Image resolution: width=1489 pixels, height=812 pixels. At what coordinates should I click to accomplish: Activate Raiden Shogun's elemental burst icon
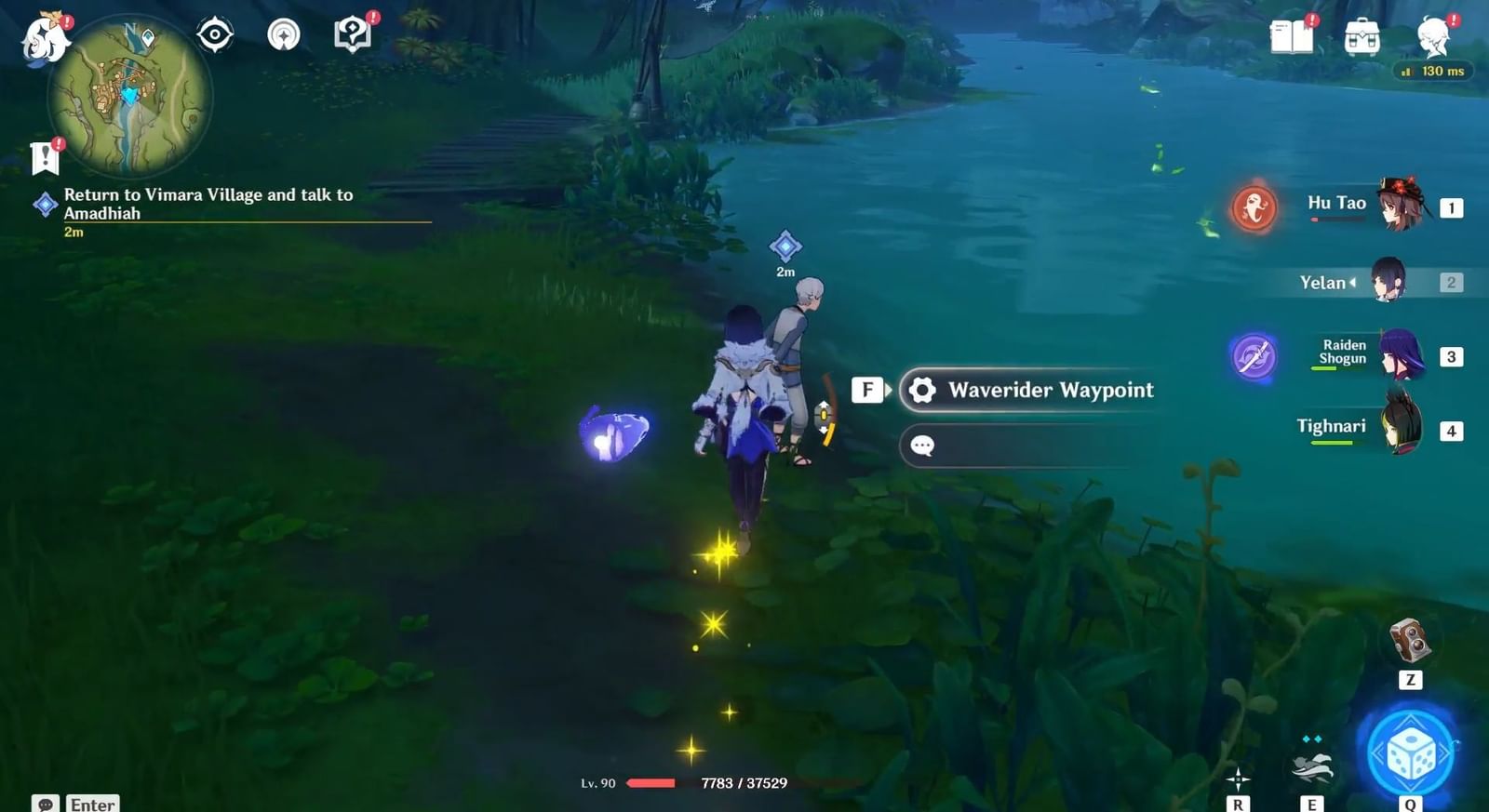tap(1256, 356)
